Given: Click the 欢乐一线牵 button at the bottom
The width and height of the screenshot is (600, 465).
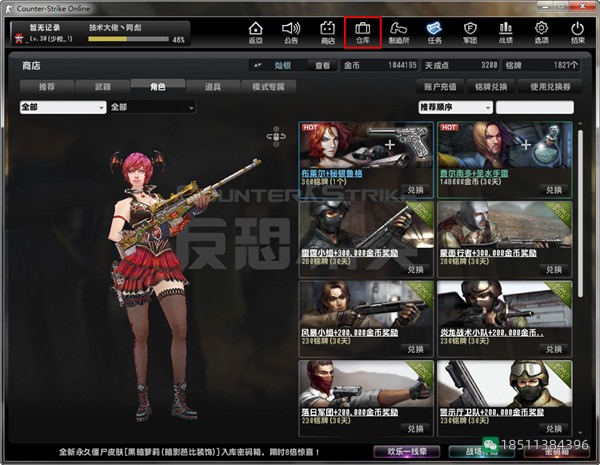Looking at the screenshot, I should [x=406, y=452].
